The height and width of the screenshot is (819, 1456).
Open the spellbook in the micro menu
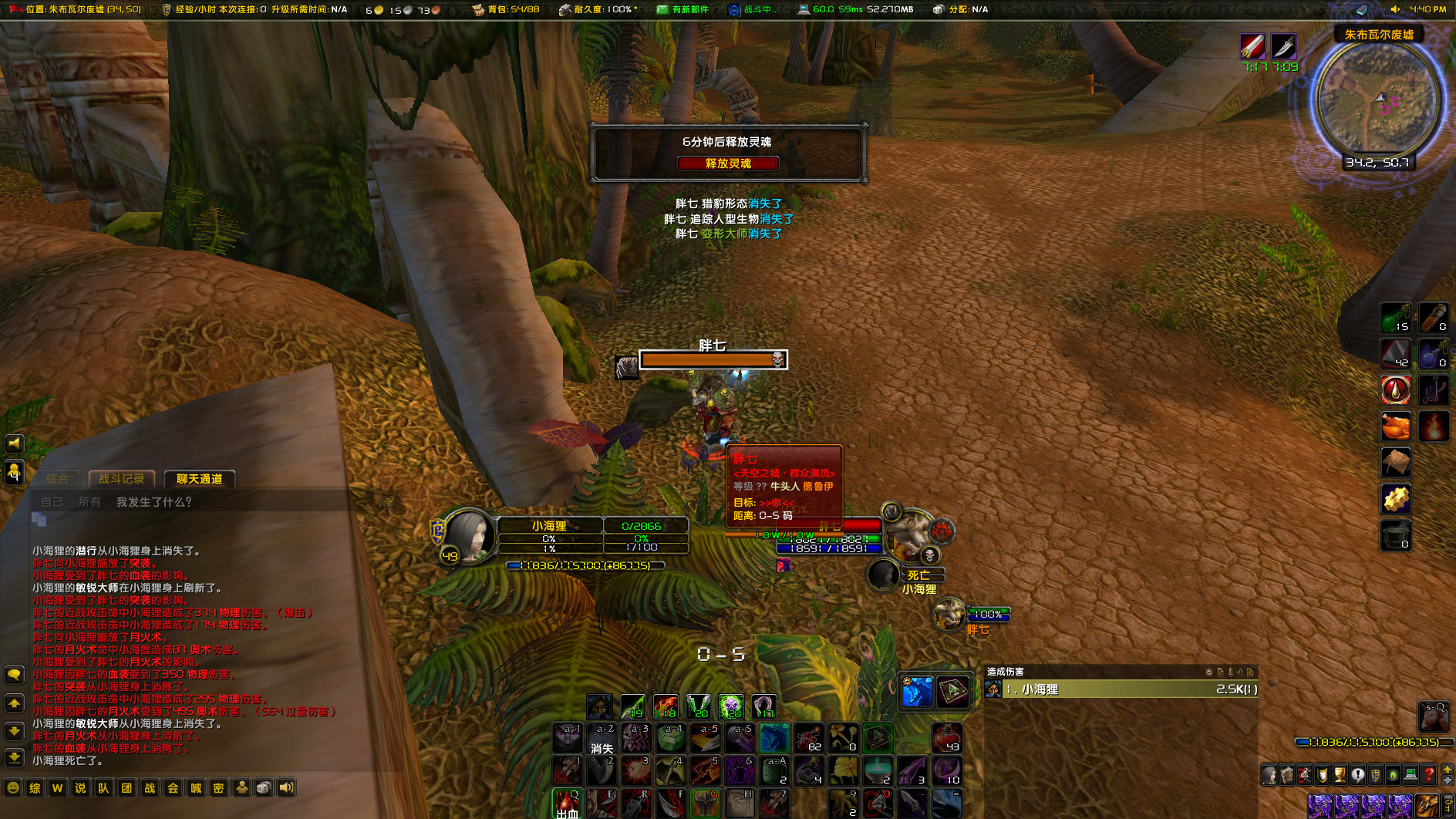pos(1287,775)
